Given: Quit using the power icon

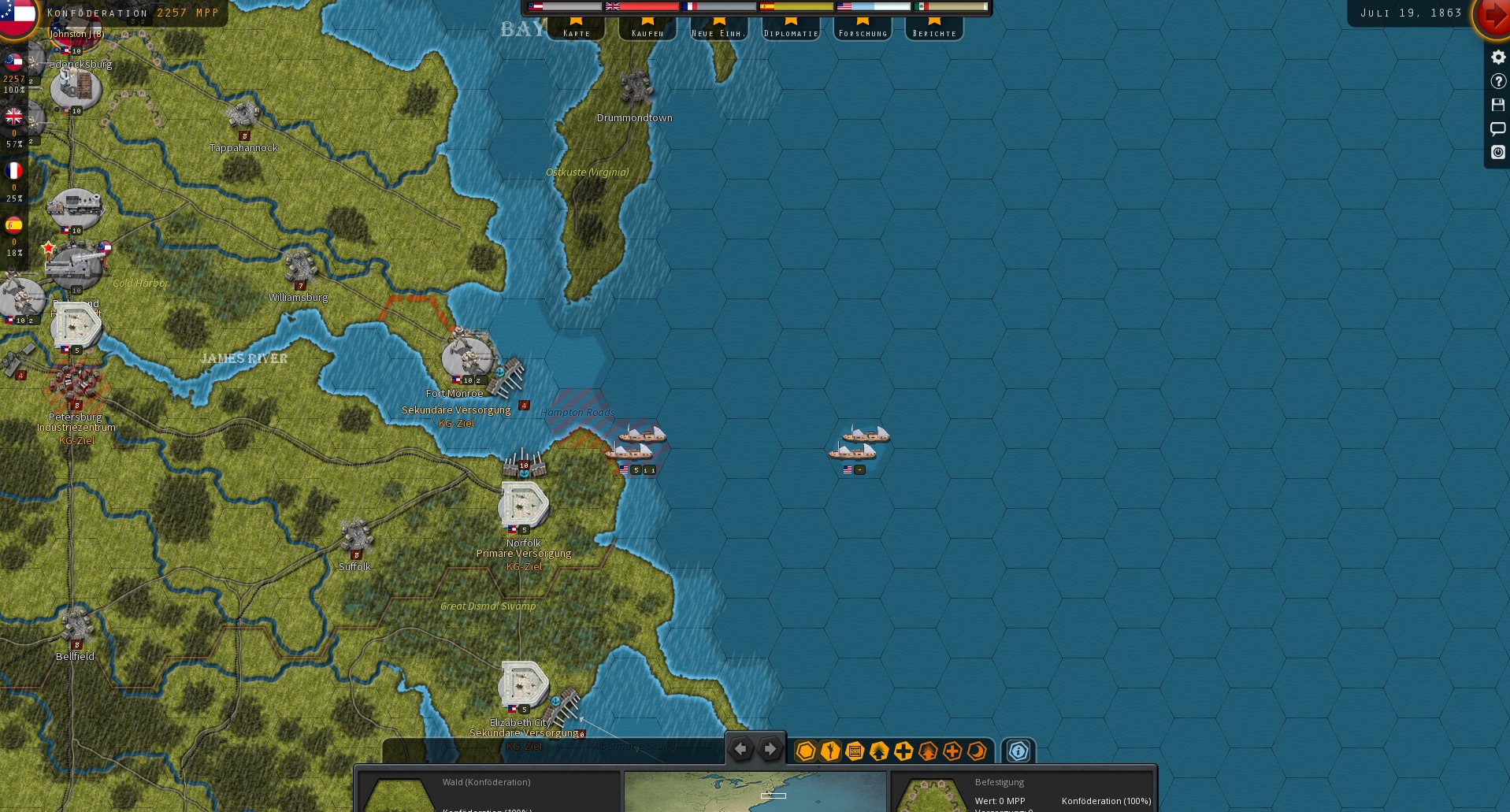Looking at the screenshot, I should point(1498,152).
